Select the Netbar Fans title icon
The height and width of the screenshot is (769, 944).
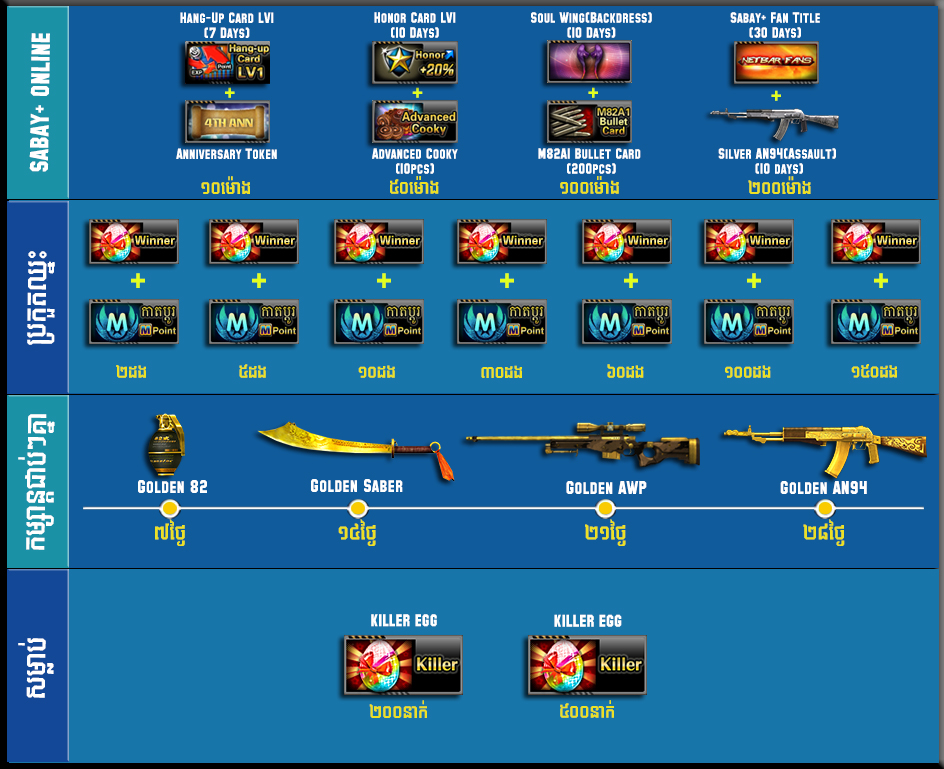(x=775, y=62)
